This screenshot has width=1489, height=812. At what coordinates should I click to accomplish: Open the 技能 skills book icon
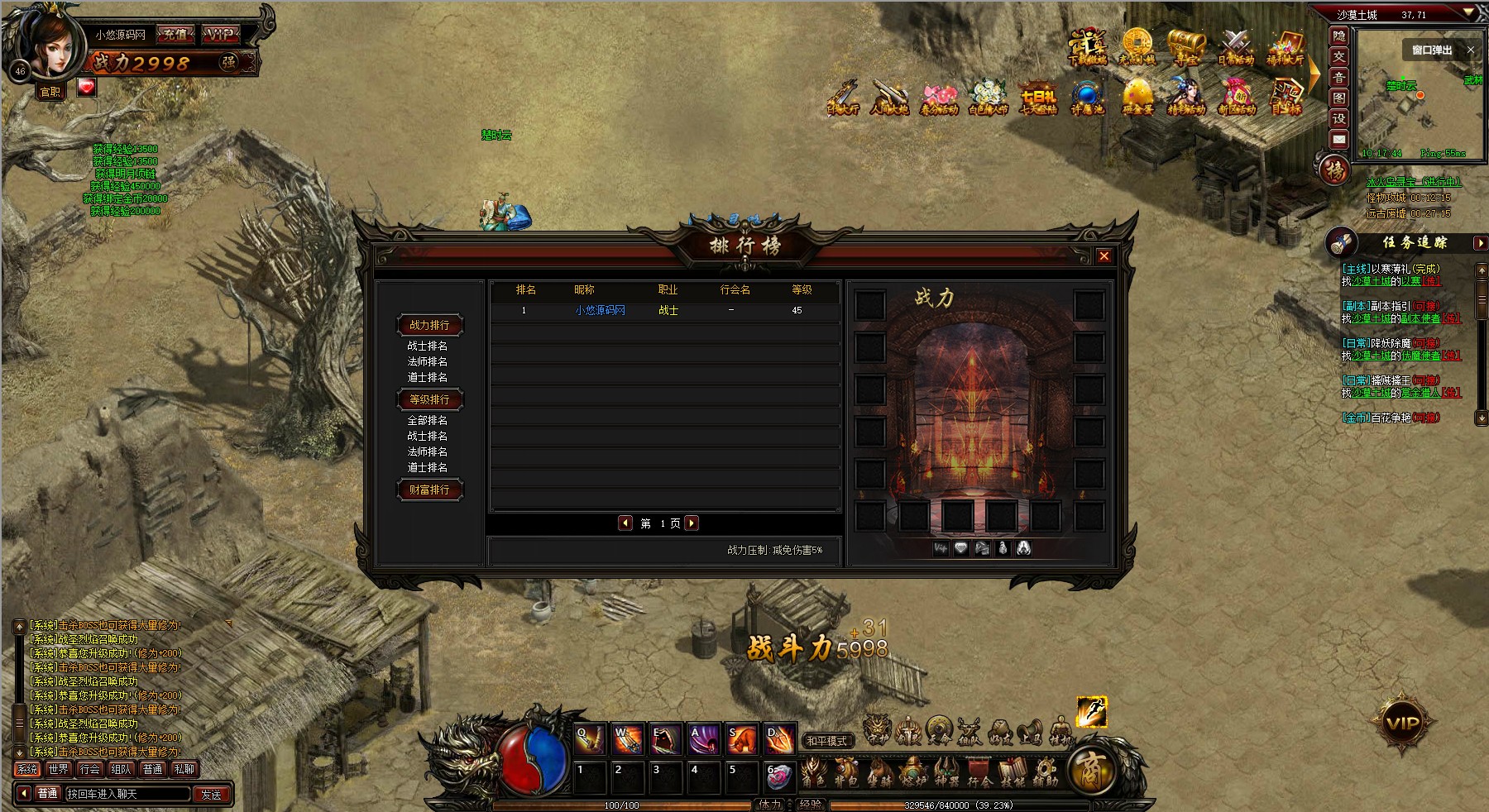tap(1012, 773)
